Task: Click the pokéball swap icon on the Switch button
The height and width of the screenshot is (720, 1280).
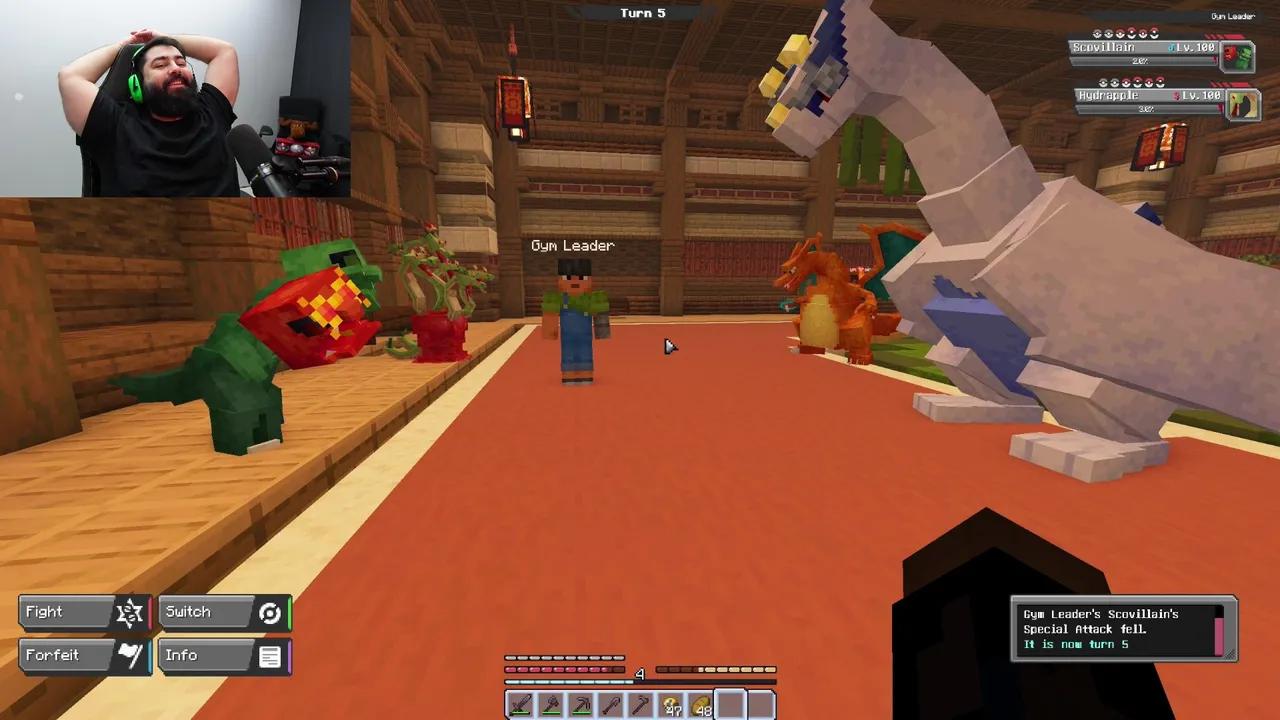Action: (x=269, y=612)
